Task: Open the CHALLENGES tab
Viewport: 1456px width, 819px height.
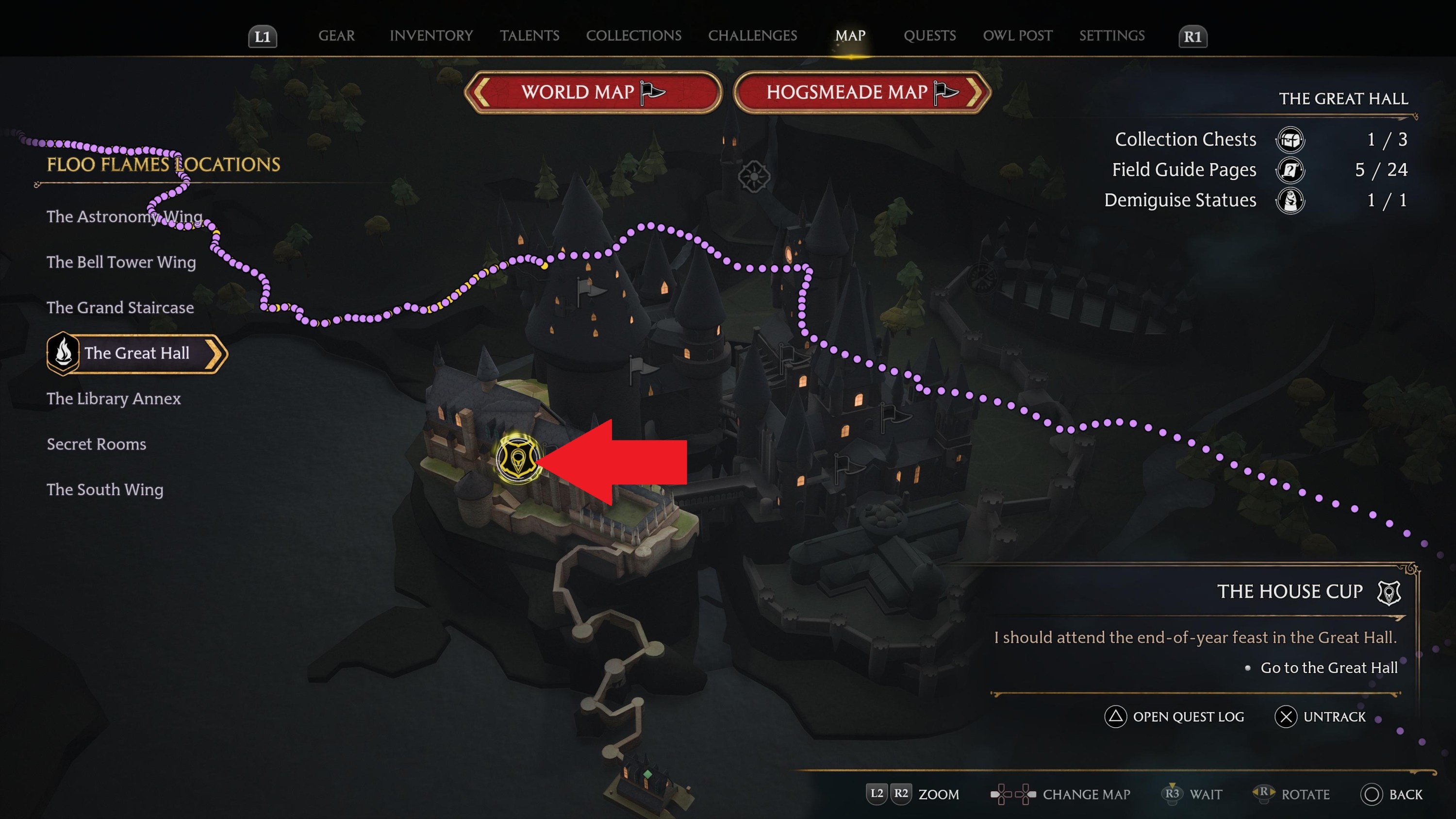Action: click(x=752, y=35)
